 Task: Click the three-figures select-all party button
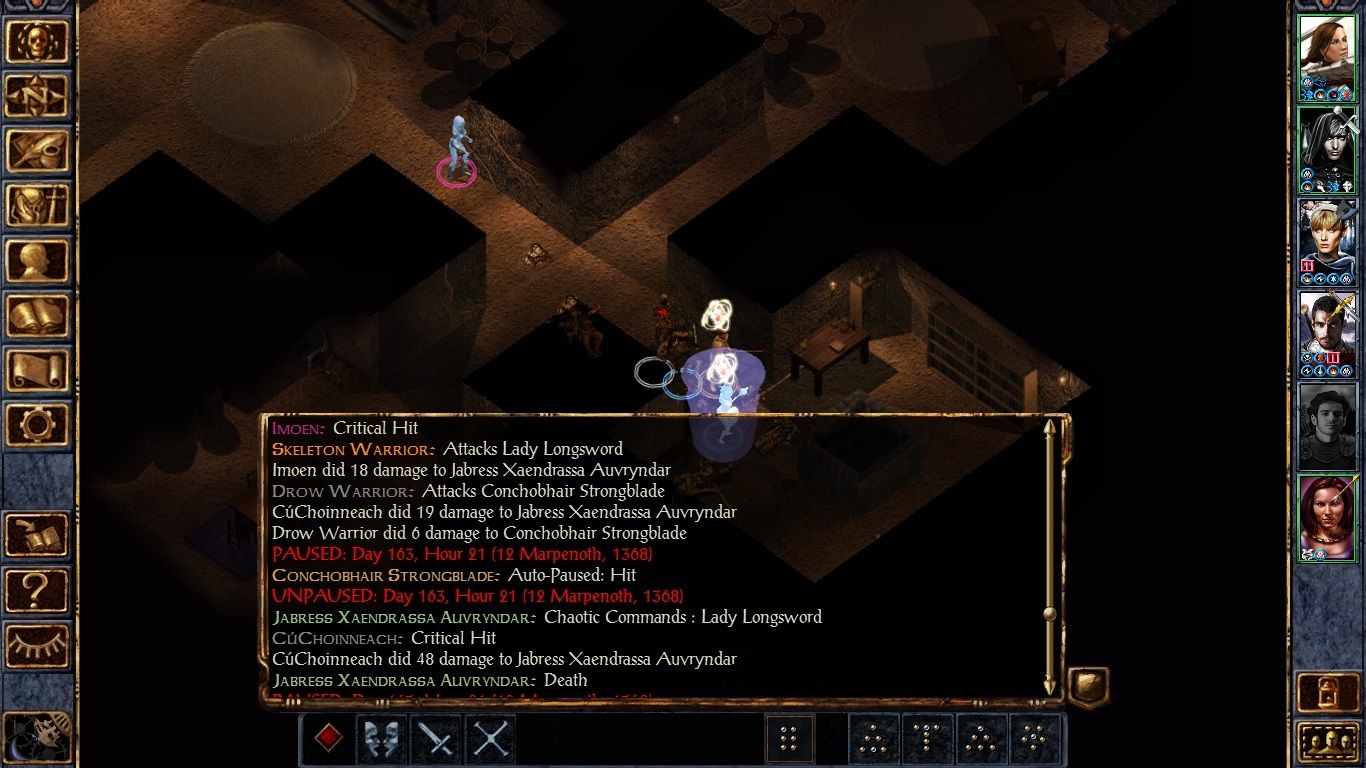click(1327, 742)
